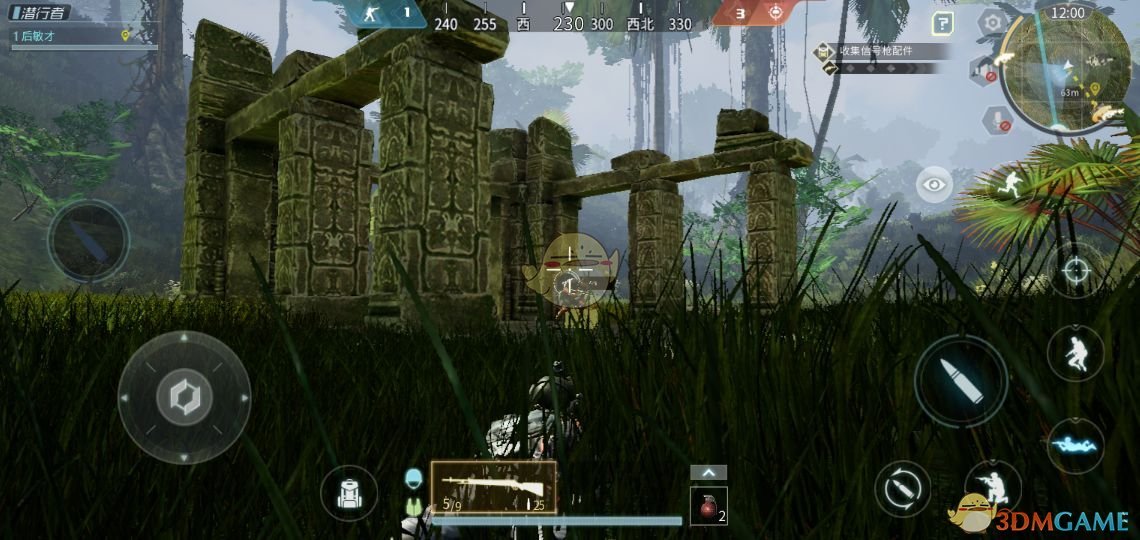This screenshot has width=1140, height=540.
Task: Select the rifle weapon slot
Action: coord(493,488)
